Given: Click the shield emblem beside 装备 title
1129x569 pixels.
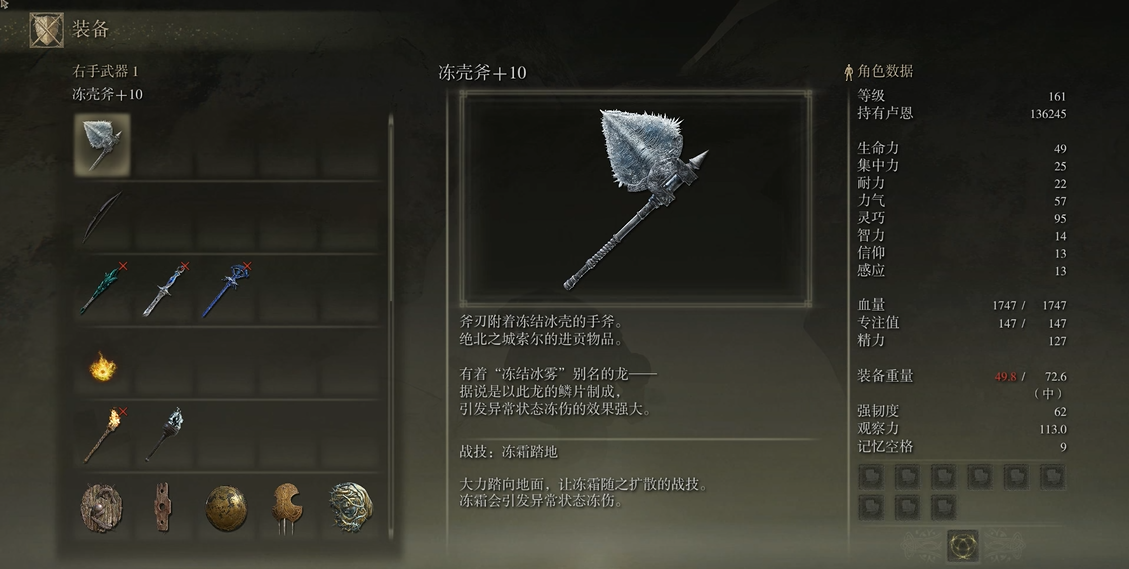Looking at the screenshot, I should (x=46, y=29).
